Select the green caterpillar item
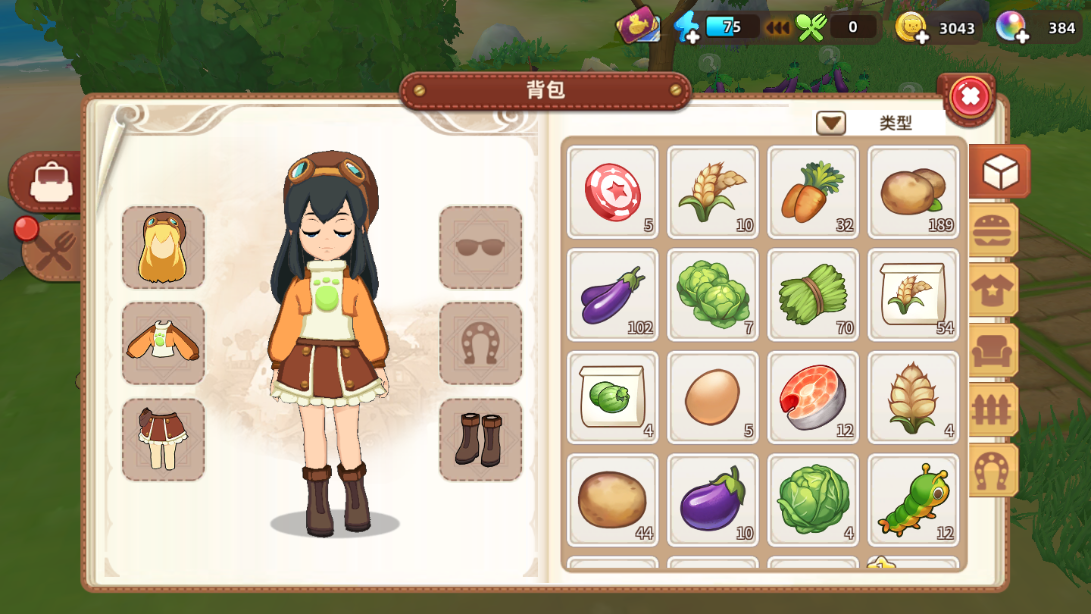 pos(913,499)
